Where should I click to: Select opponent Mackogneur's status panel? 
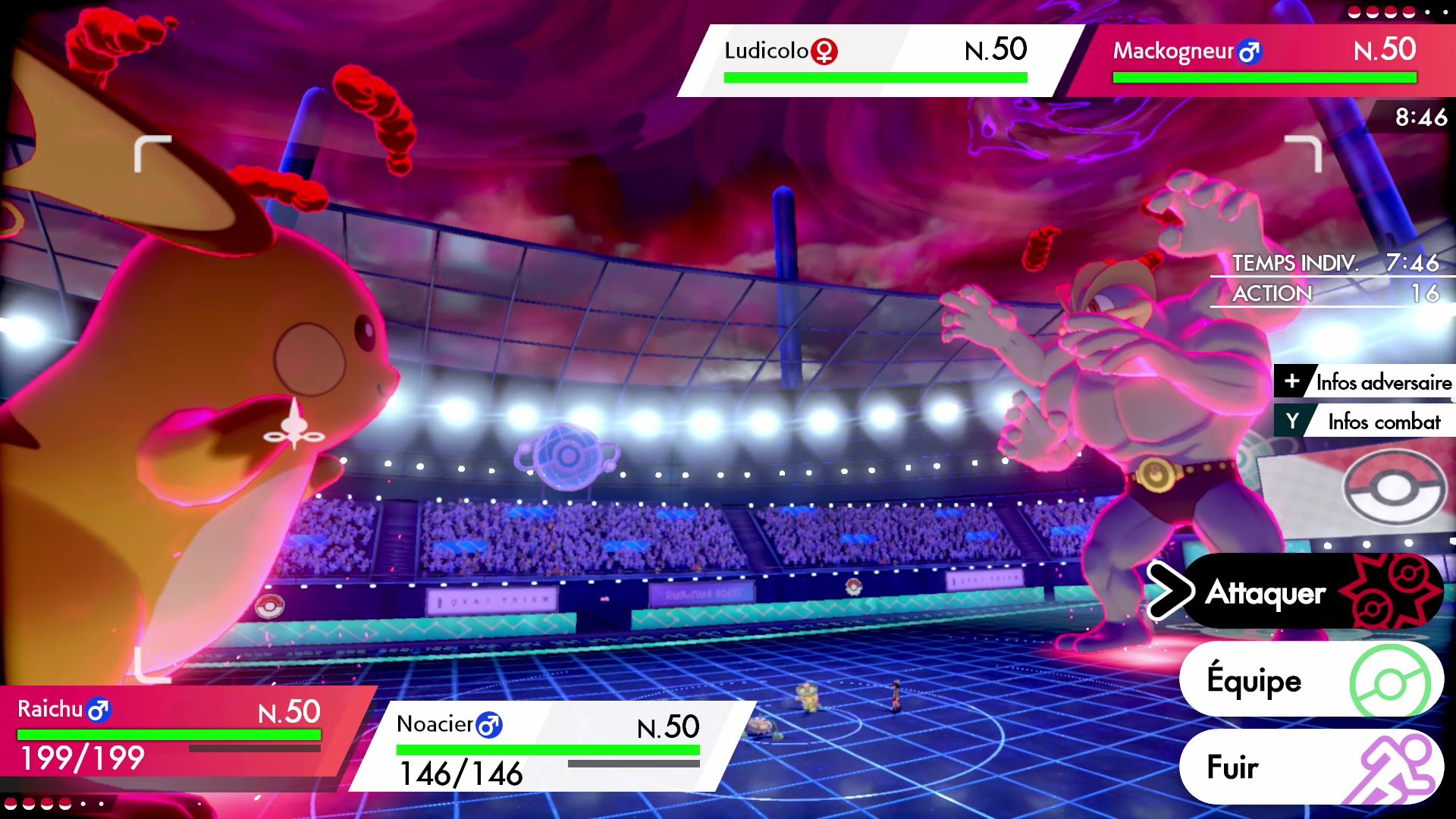click(1264, 61)
